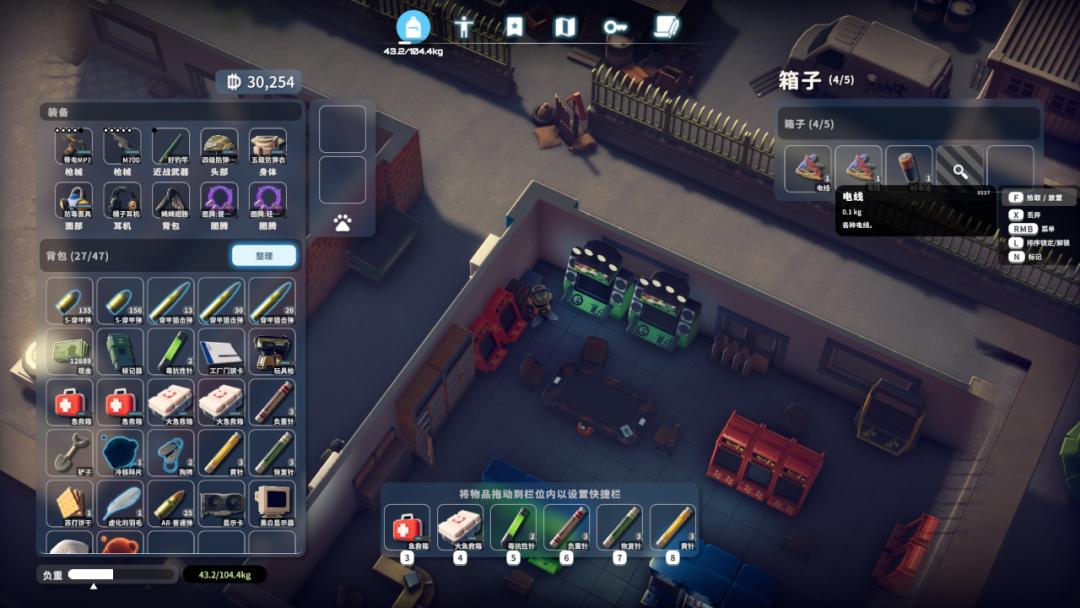The width and height of the screenshot is (1080, 608).
Task: Select the 工厂门禁卡 factory access card
Action: [221, 352]
